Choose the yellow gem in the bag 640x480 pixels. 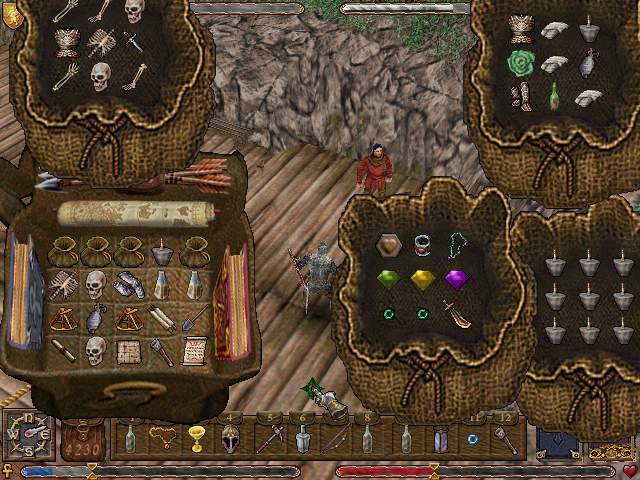point(421,279)
